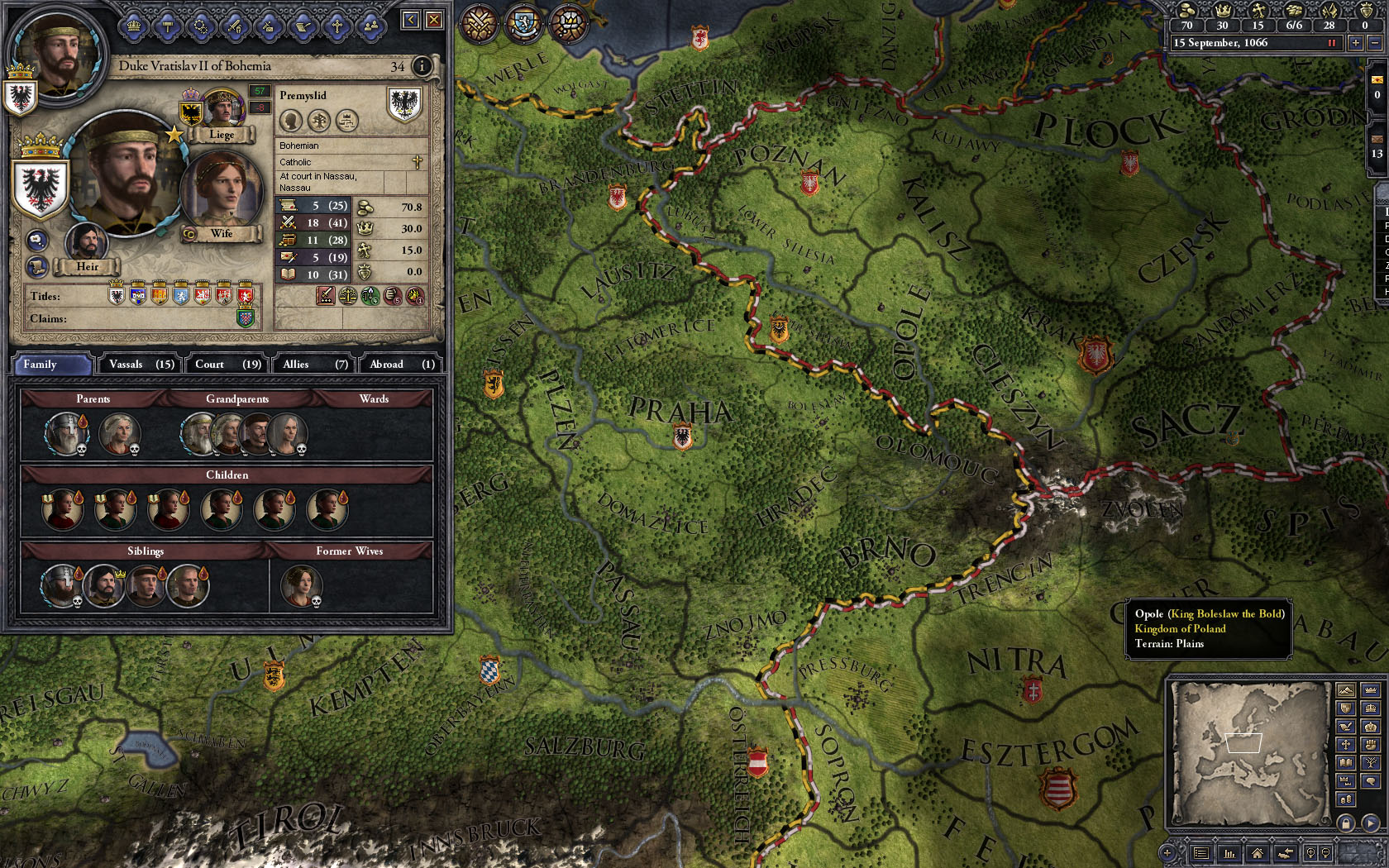
Task: Open character info with the 'i' button
Action: pyautogui.click(x=422, y=66)
